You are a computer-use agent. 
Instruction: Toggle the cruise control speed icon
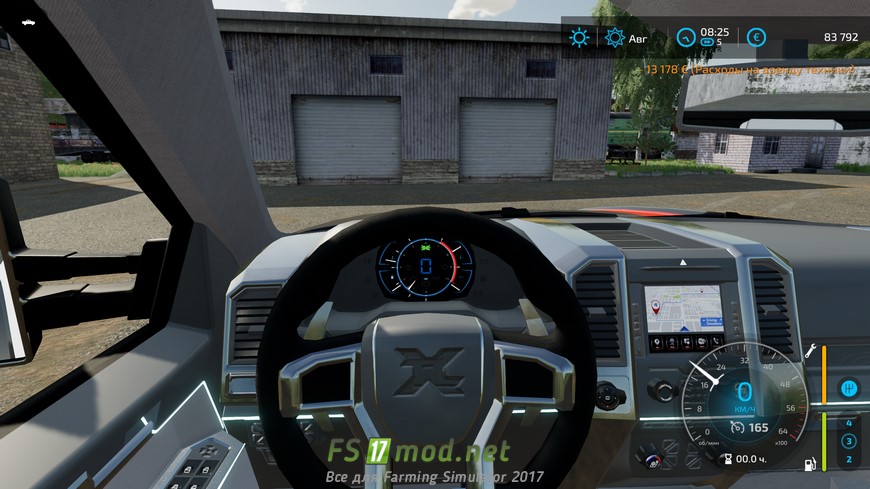[737, 428]
